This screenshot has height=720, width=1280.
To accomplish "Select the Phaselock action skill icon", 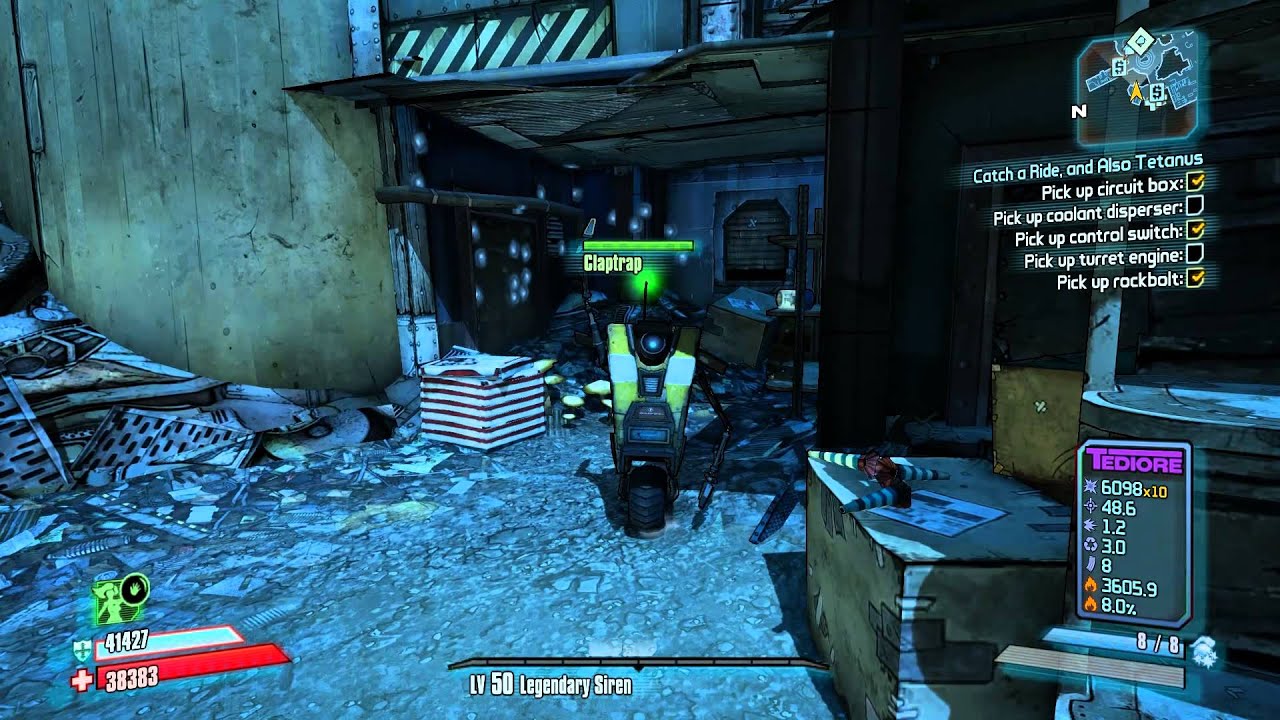I will point(121,600).
